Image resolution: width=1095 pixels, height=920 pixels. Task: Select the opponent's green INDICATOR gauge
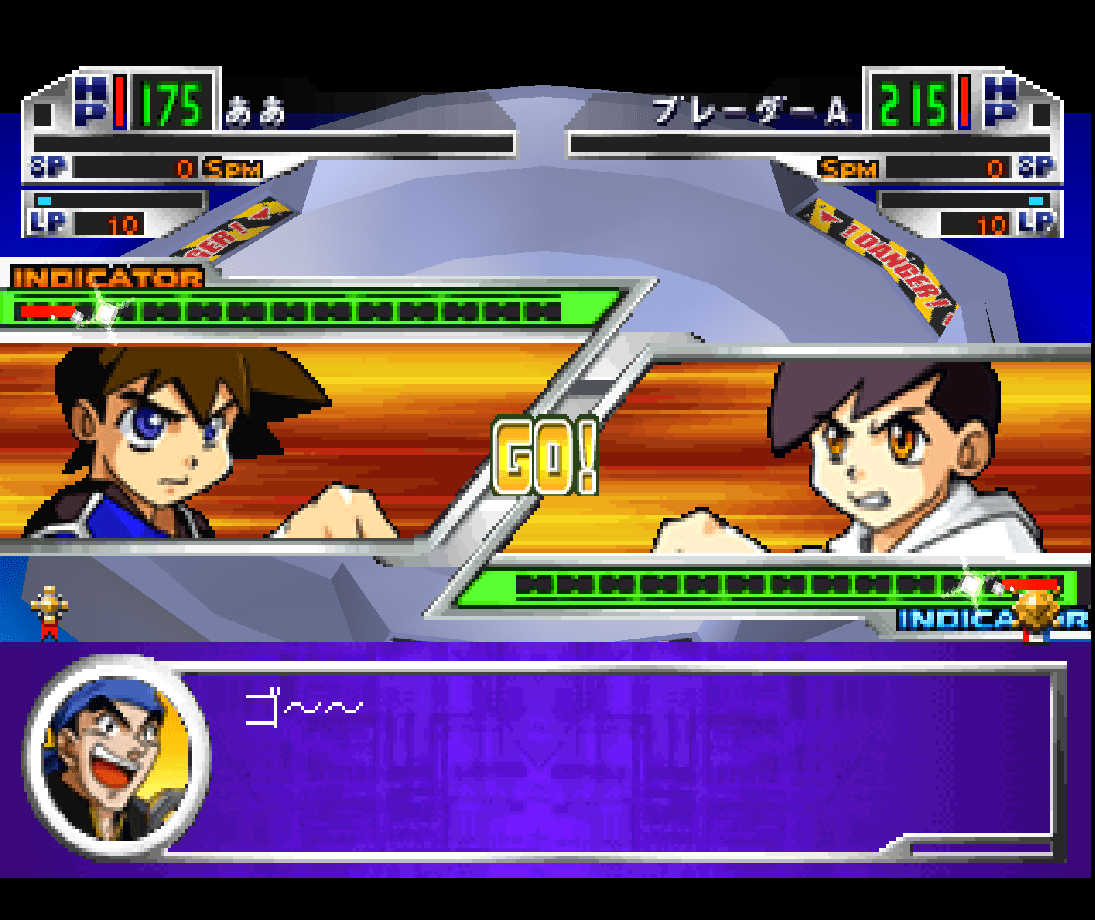(765, 586)
